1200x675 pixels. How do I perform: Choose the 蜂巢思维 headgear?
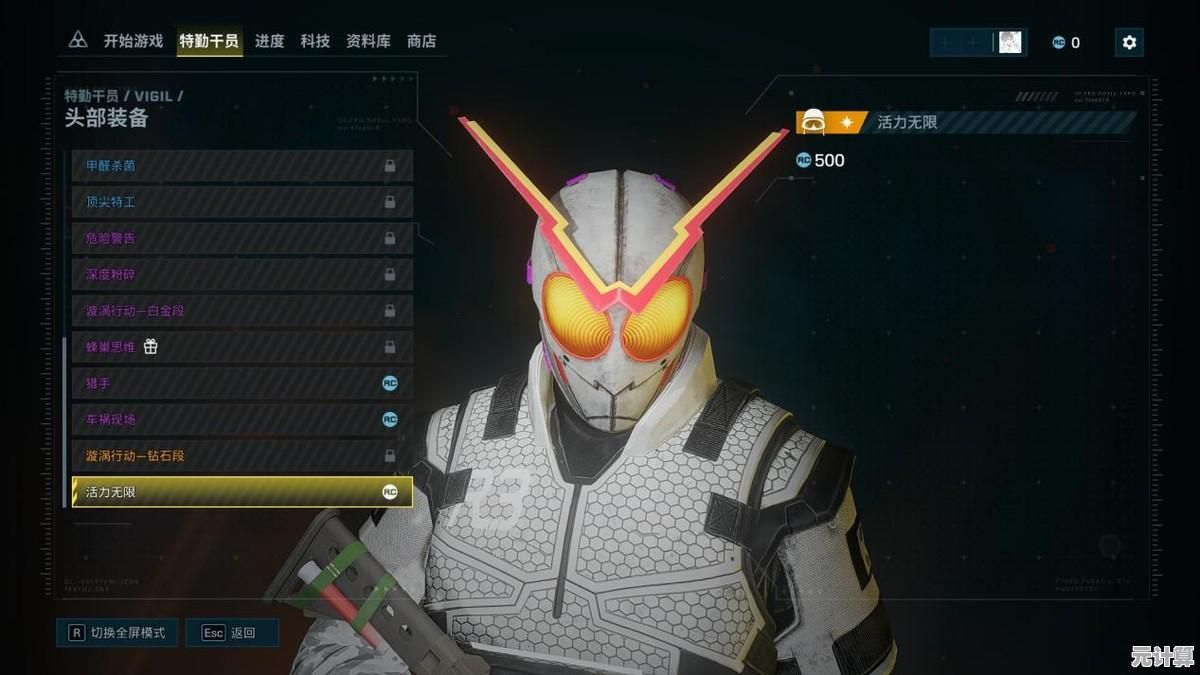(x=242, y=347)
